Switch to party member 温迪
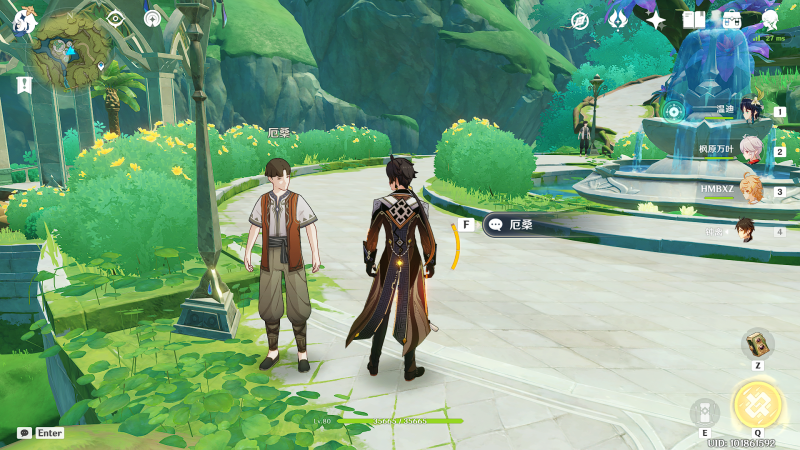 coord(750,110)
